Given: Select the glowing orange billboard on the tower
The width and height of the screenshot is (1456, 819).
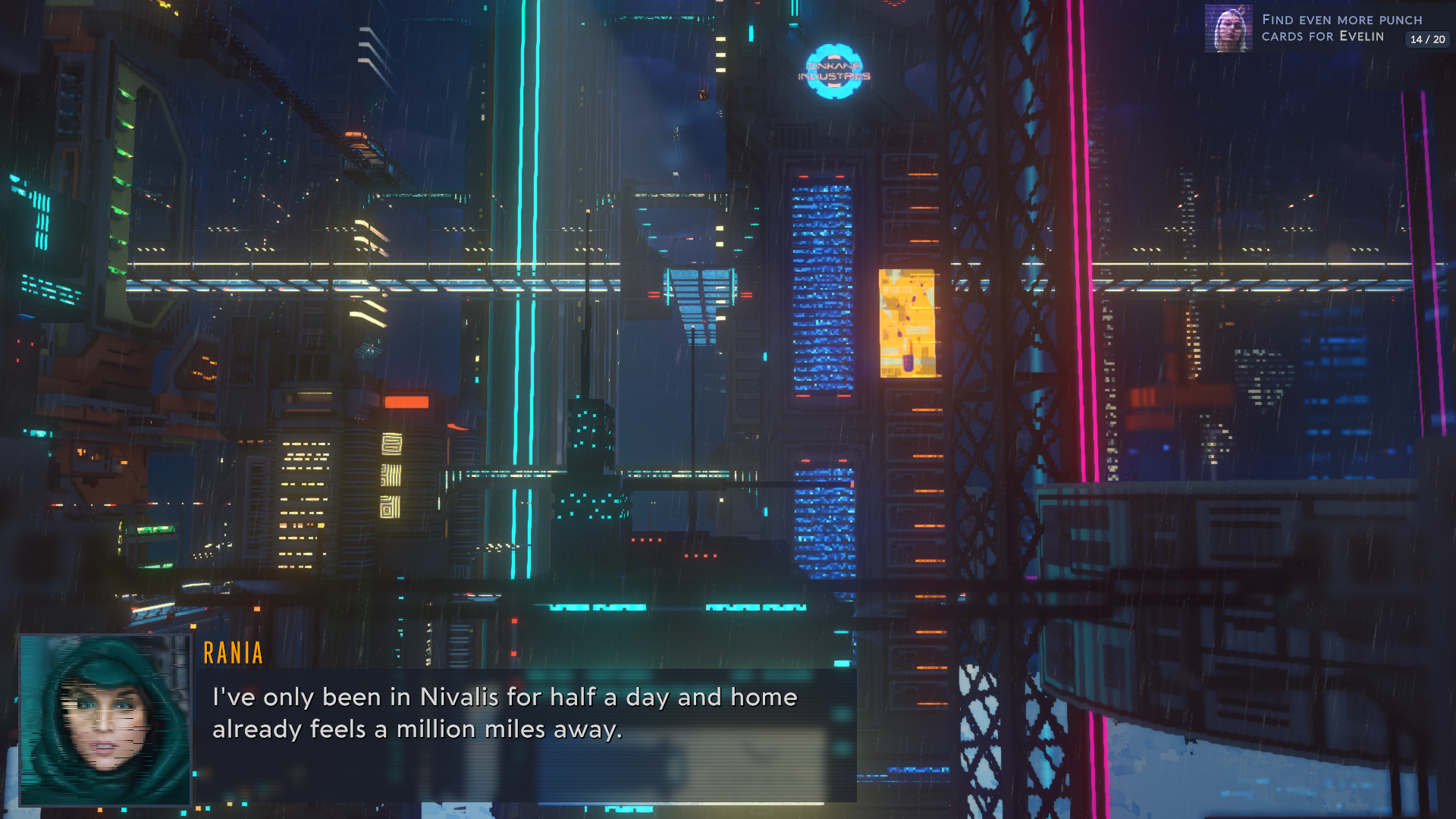Looking at the screenshot, I should pyautogui.click(x=905, y=322).
